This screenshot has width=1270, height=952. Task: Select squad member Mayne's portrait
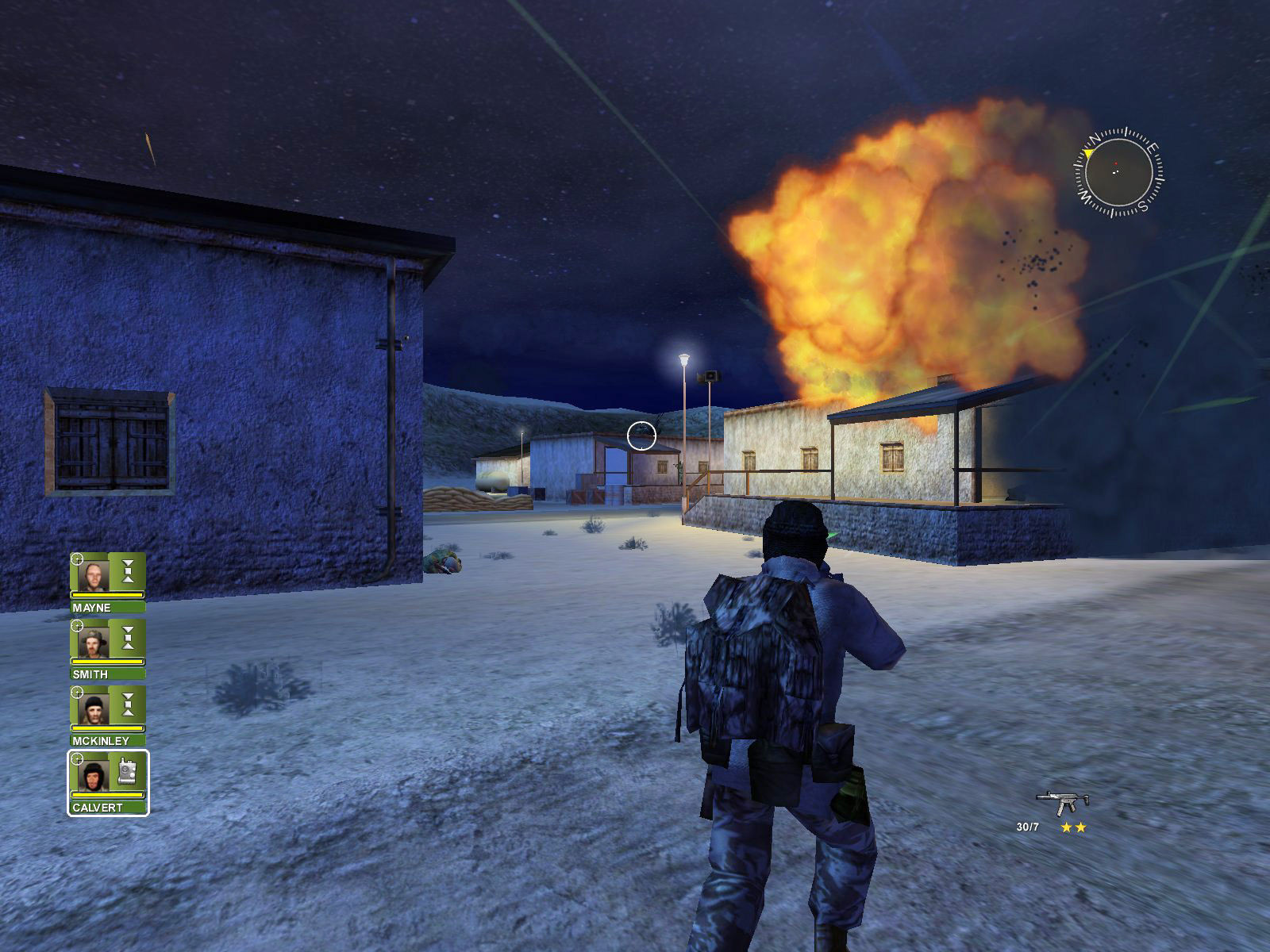[x=94, y=574]
